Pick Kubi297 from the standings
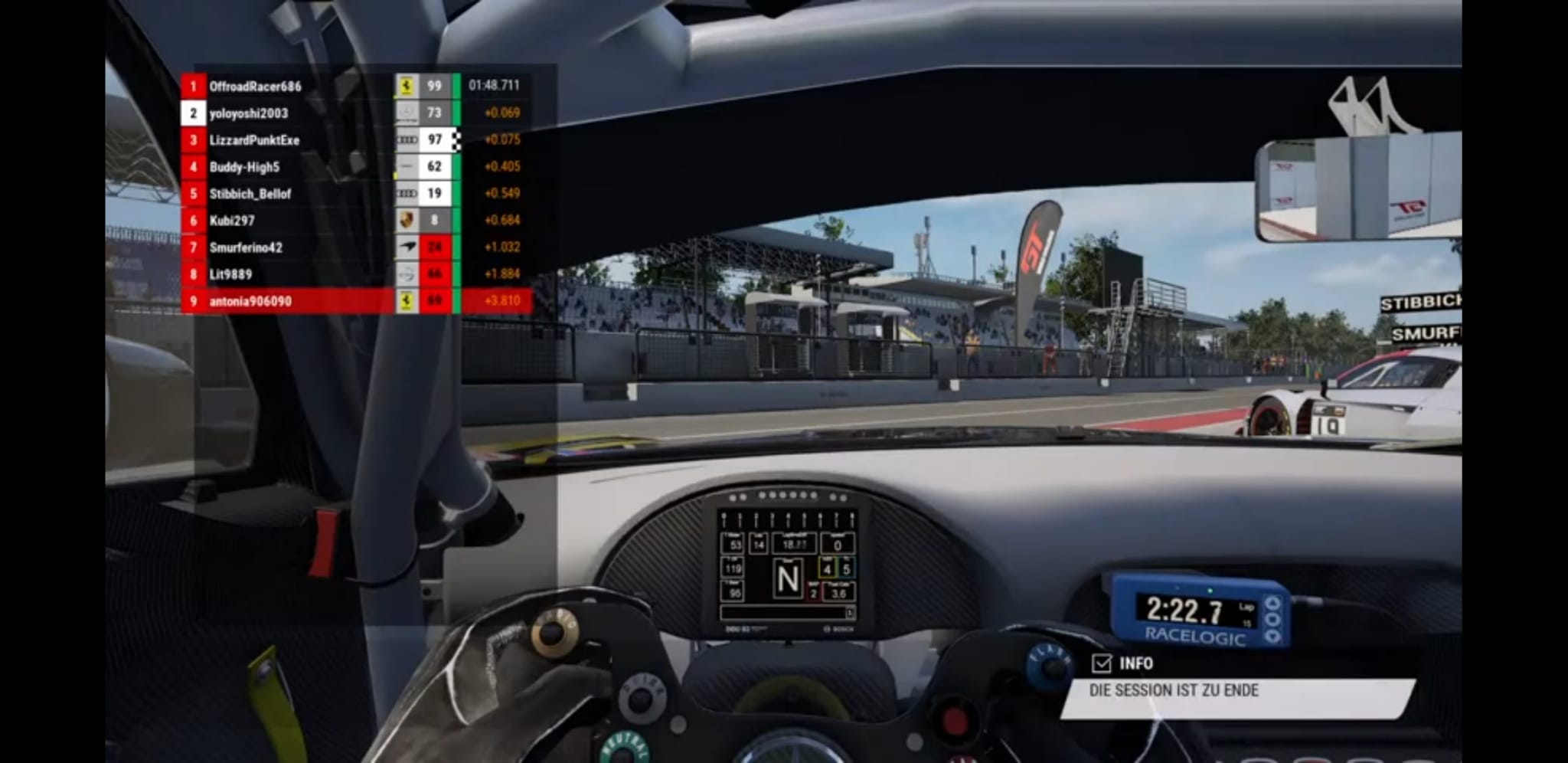Image resolution: width=1568 pixels, height=763 pixels. point(232,221)
